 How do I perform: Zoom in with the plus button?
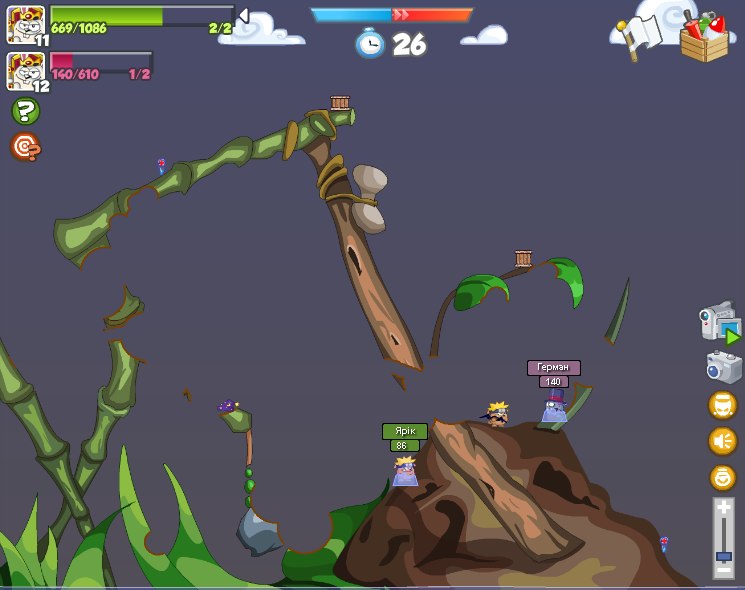[723, 509]
